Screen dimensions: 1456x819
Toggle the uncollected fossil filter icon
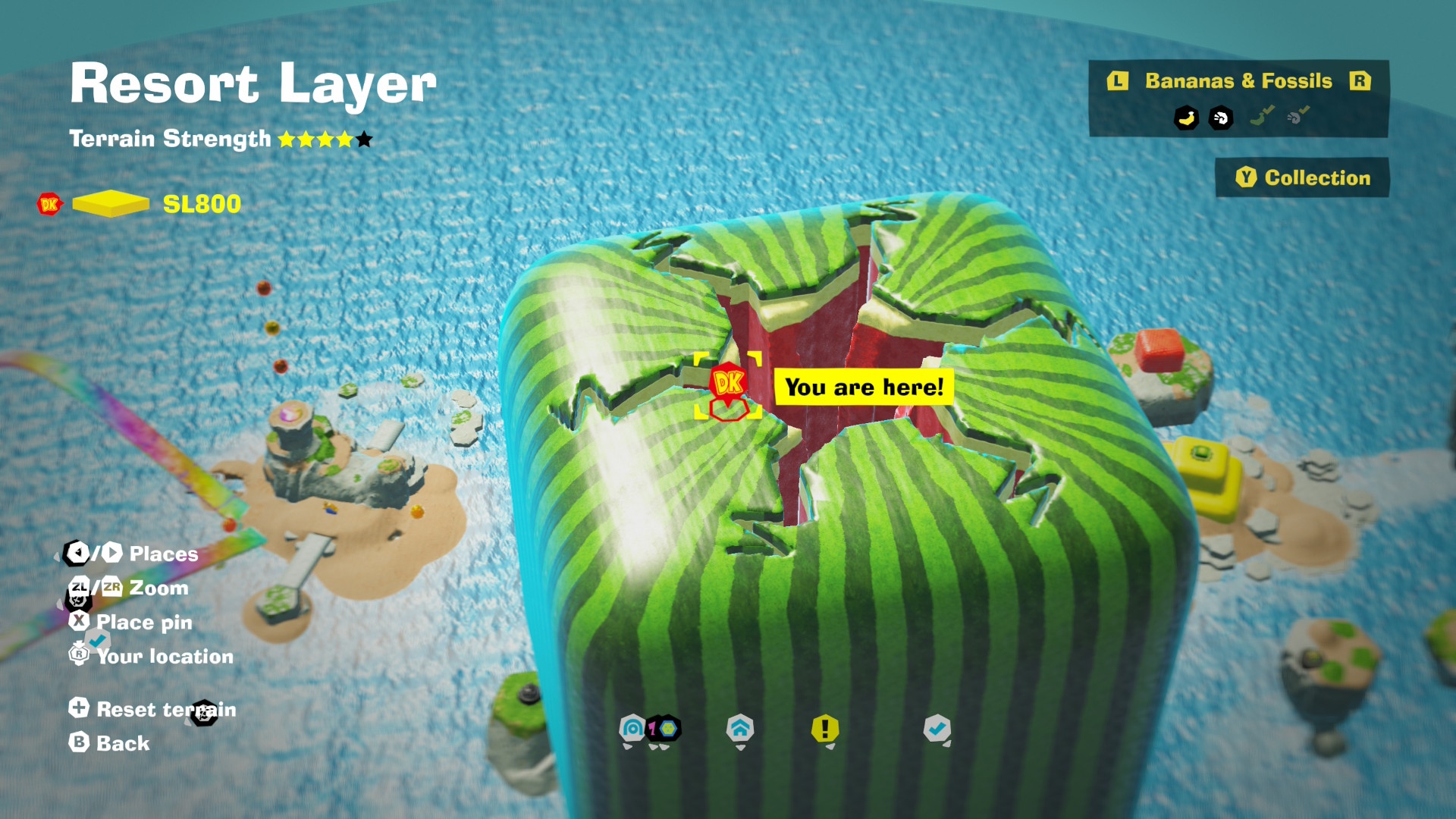click(1221, 118)
